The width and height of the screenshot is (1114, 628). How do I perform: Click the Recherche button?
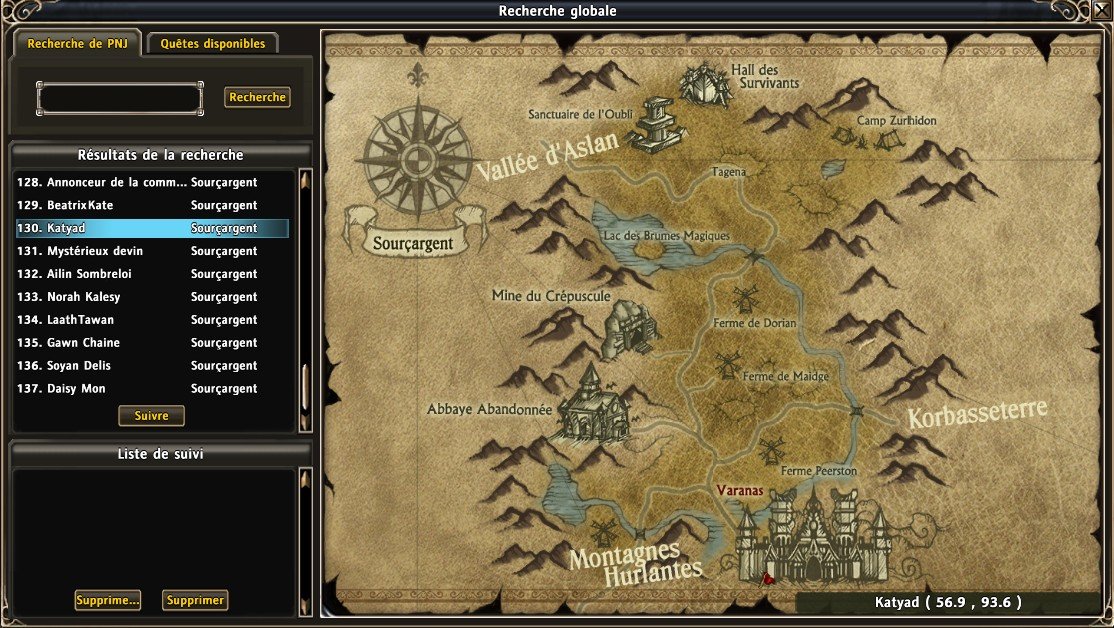coord(257,98)
